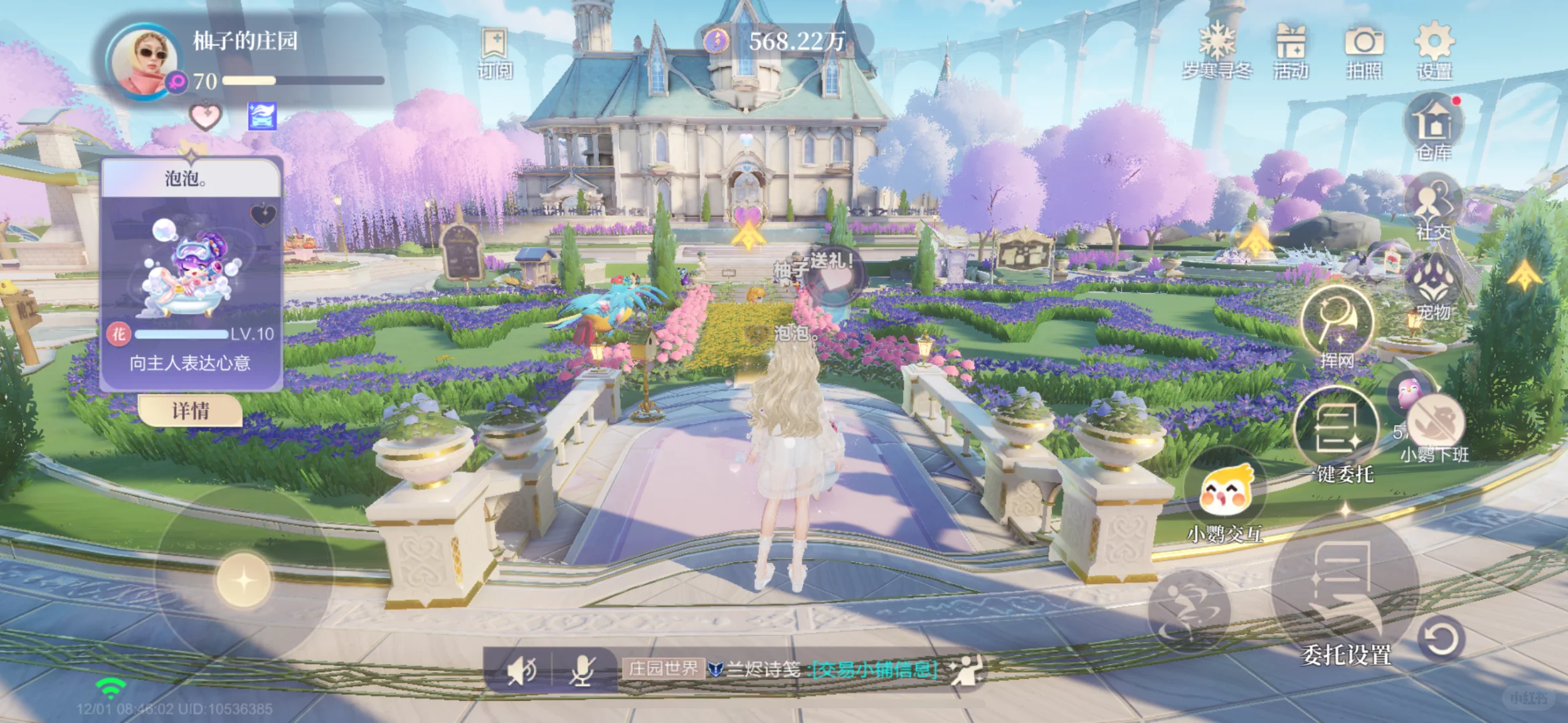The width and height of the screenshot is (1568, 723).
Task: Select 小鹦下班 parrot off-duty button
Action: (1435, 428)
